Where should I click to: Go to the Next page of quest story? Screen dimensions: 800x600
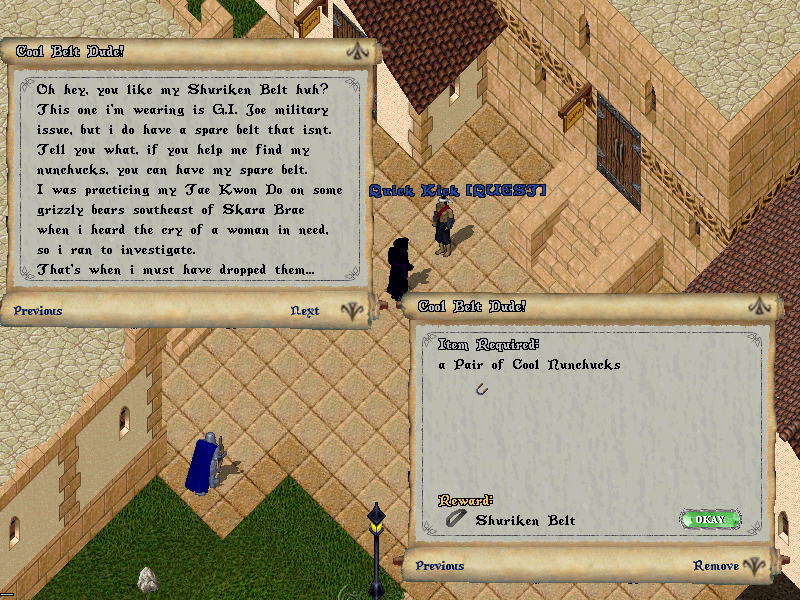[305, 311]
